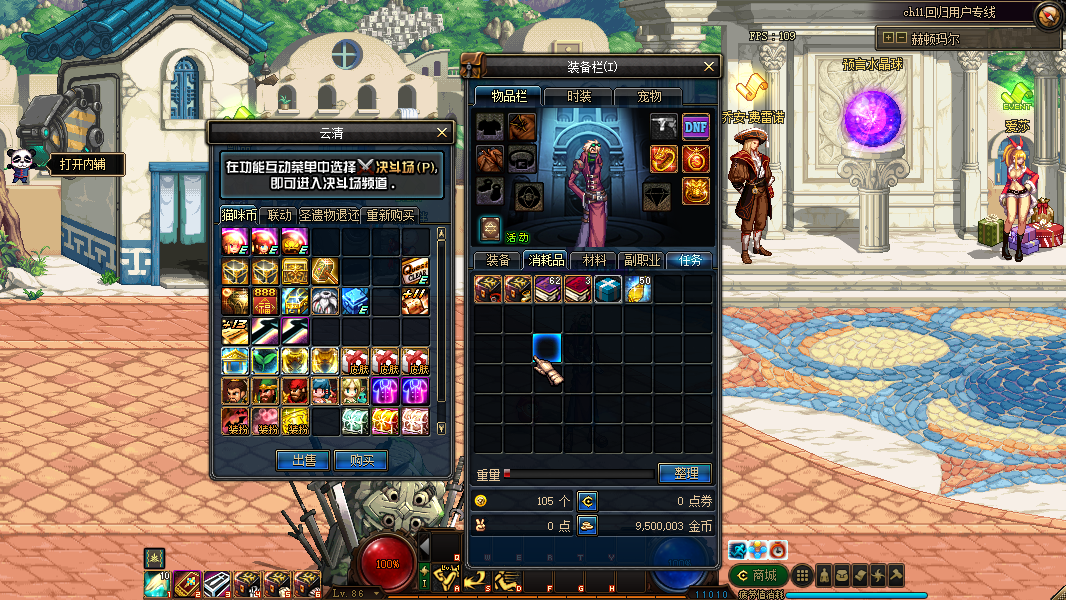Switch to the 时装 costume tab

[578, 97]
